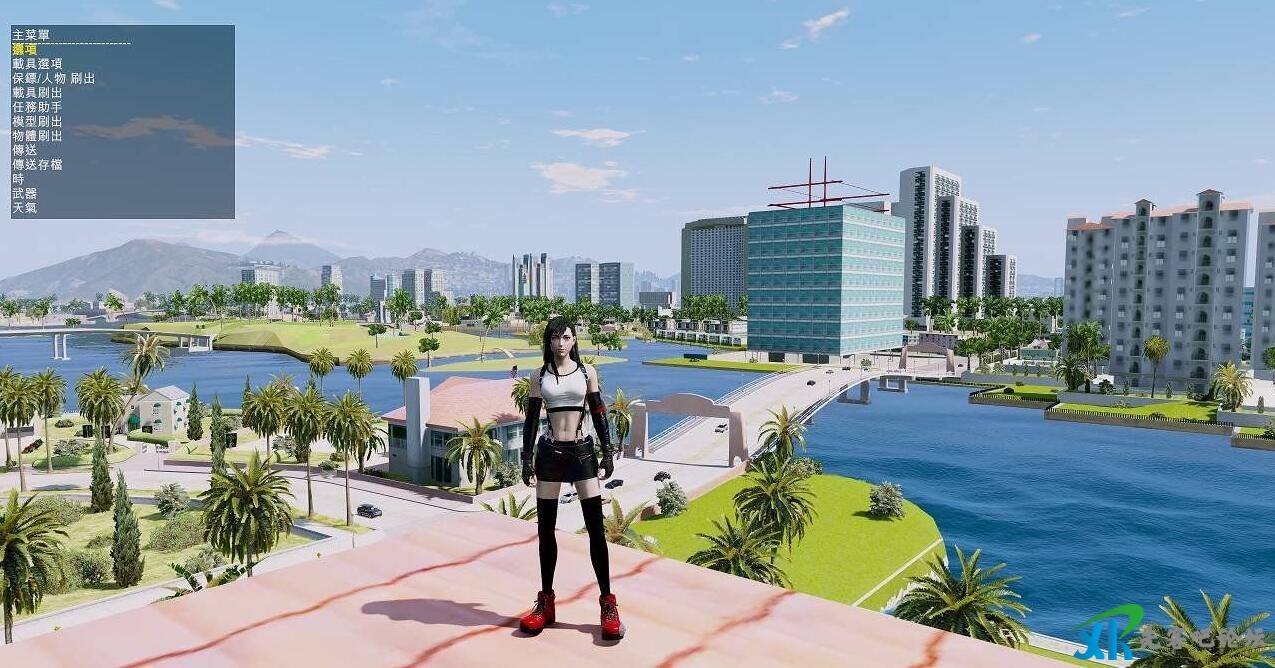Open the 模型刷出 model spawn entry

(37, 121)
